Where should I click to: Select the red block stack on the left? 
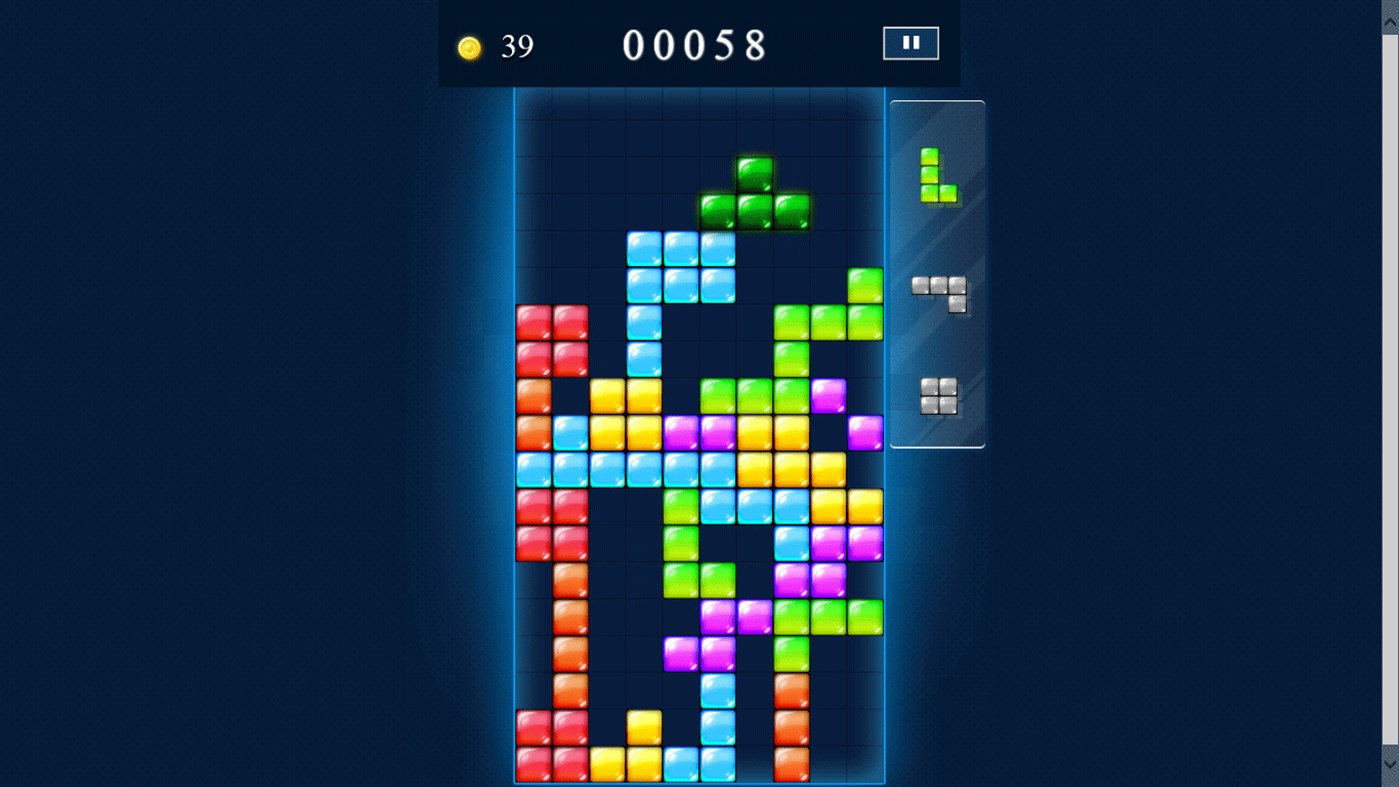[x=552, y=340]
